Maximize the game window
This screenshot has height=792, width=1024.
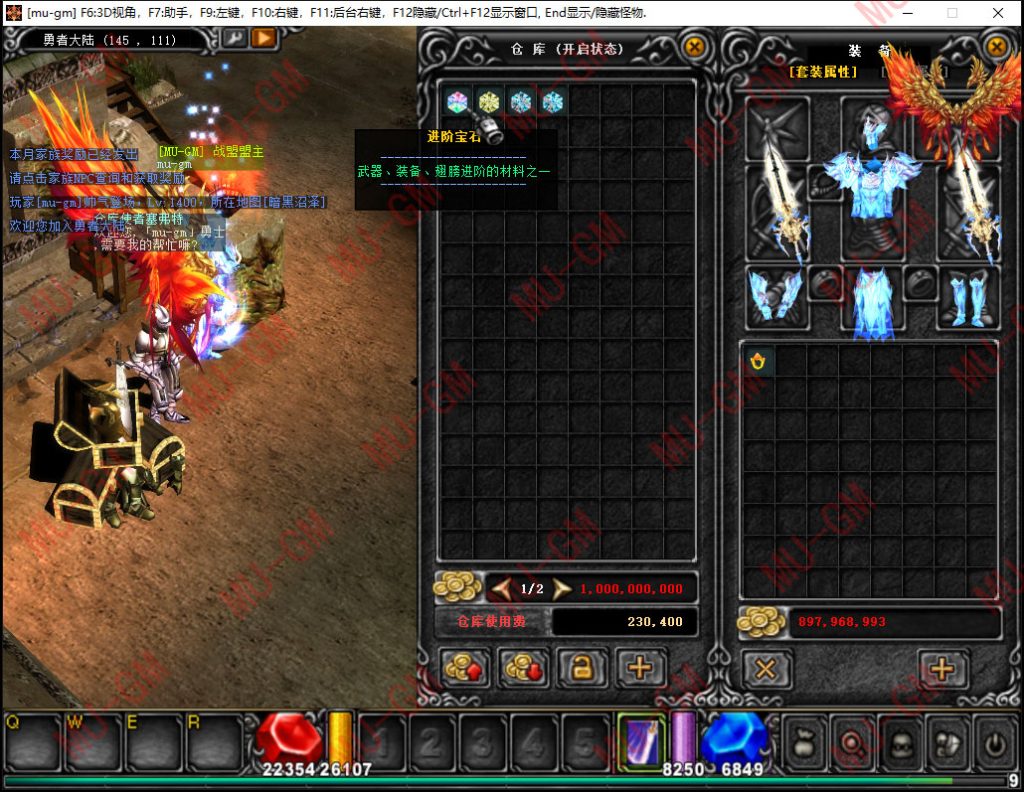952,13
